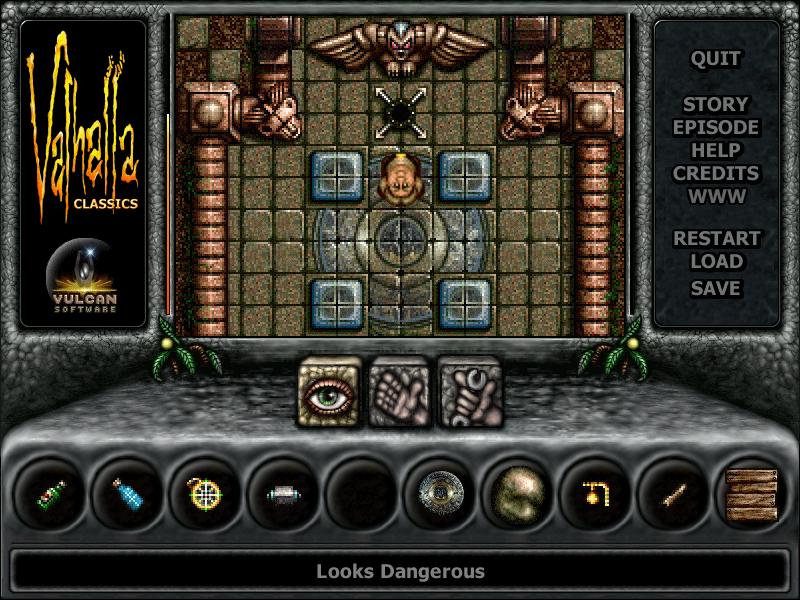
Task: Show the HELP screen
Action: tap(715, 150)
